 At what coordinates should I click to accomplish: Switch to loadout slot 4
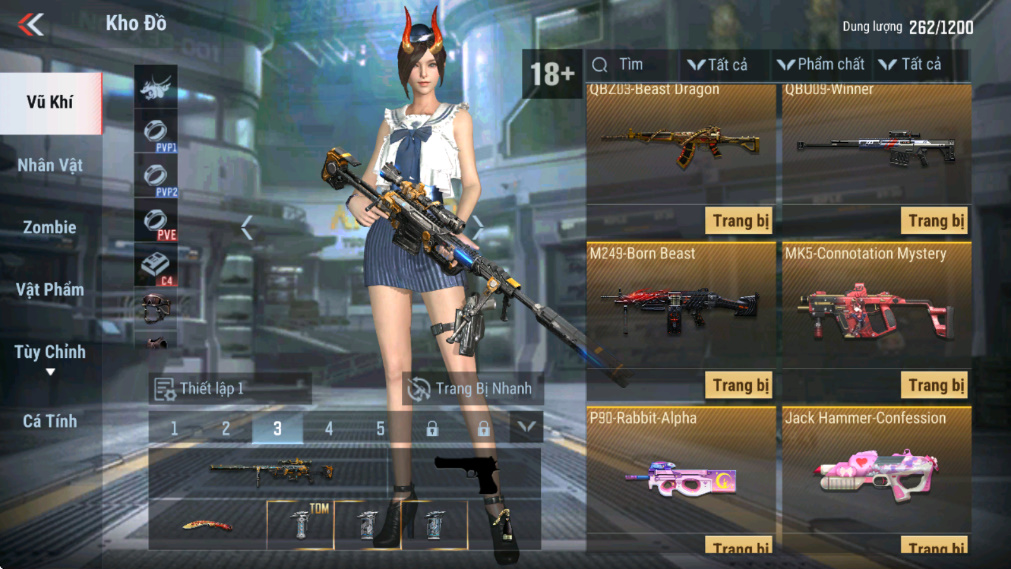[328, 429]
